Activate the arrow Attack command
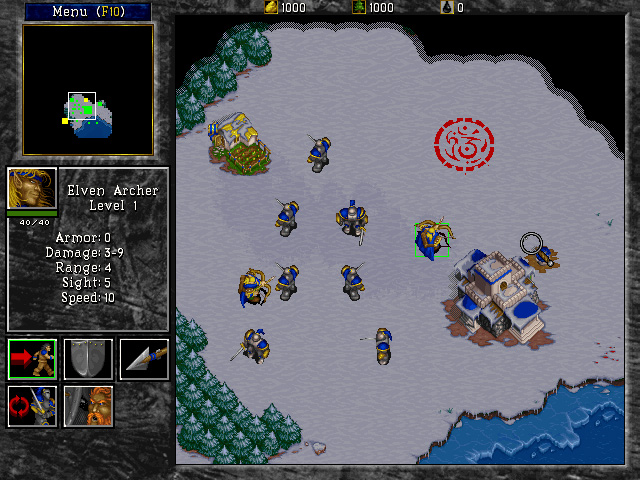The height and width of the screenshot is (480, 640). point(144,359)
